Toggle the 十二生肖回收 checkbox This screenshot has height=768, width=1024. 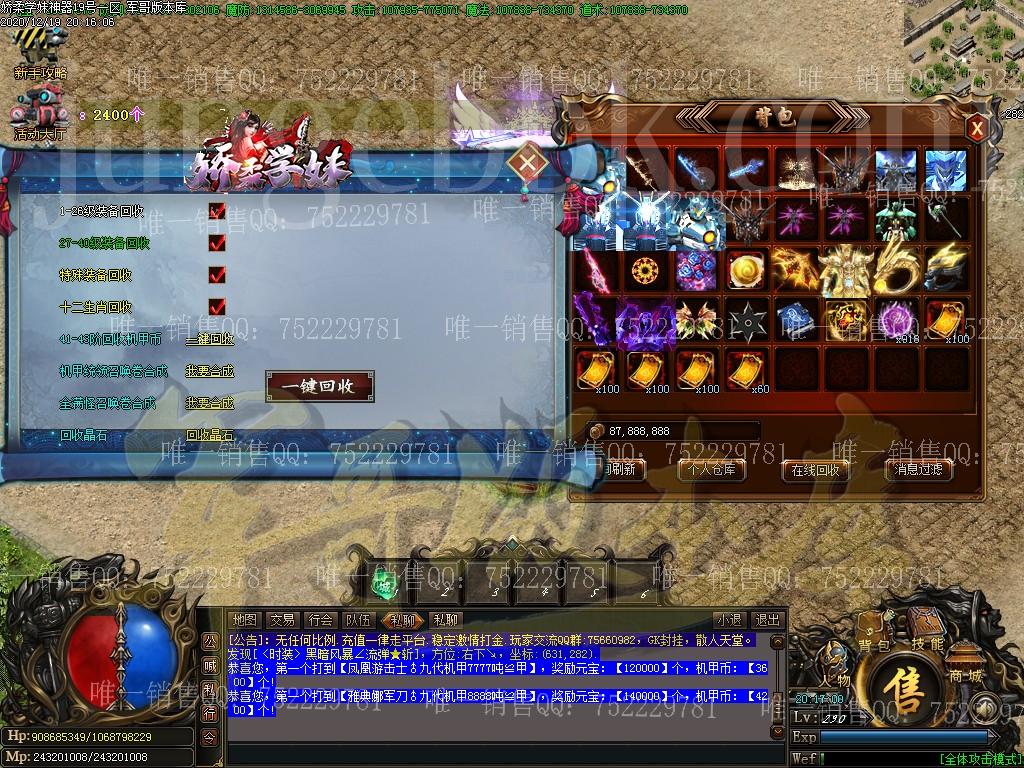point(217,307)
